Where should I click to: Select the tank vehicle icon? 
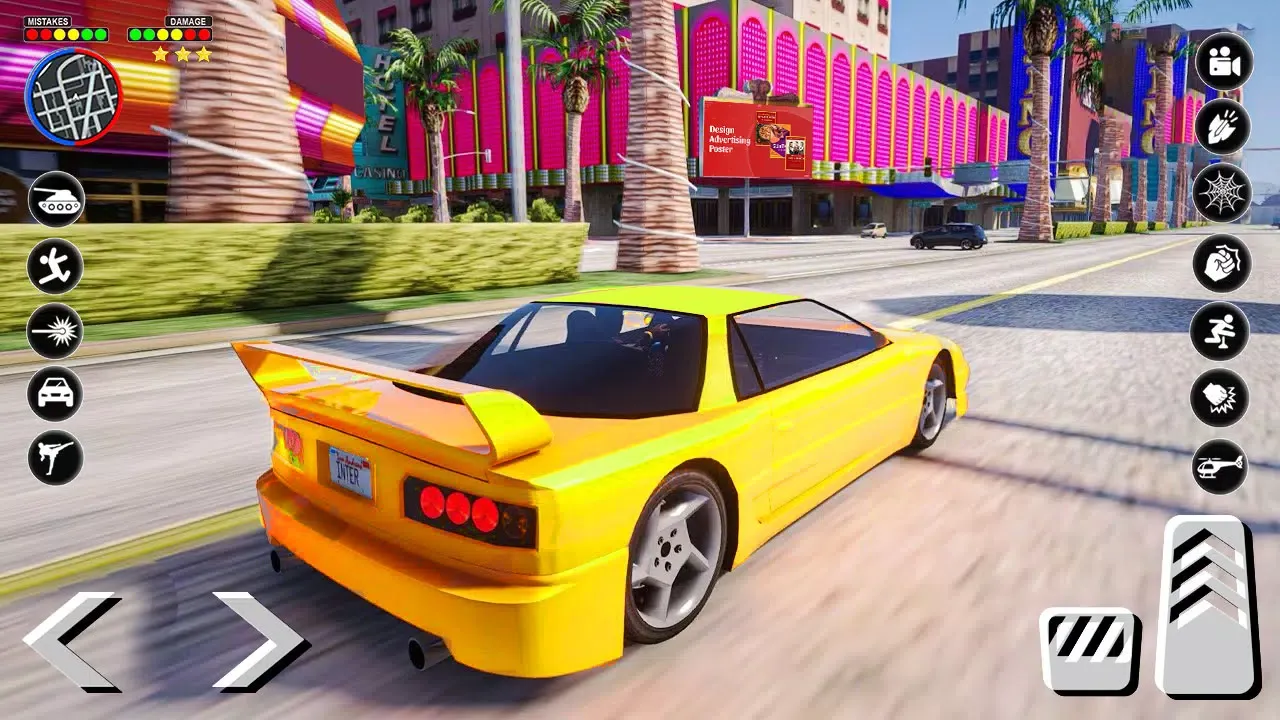click(x=55, y=200)
